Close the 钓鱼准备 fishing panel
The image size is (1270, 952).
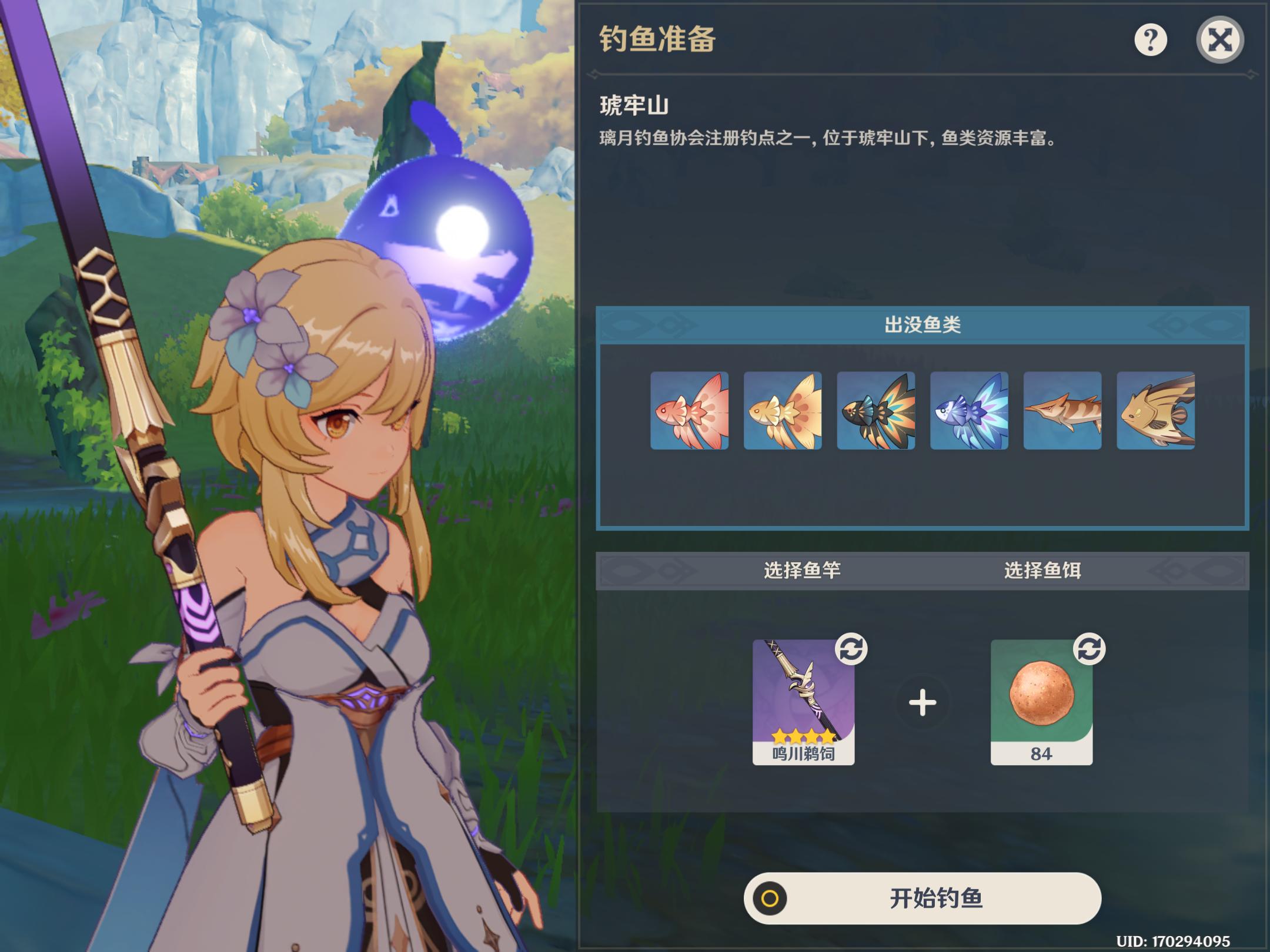coord(1219,40)
